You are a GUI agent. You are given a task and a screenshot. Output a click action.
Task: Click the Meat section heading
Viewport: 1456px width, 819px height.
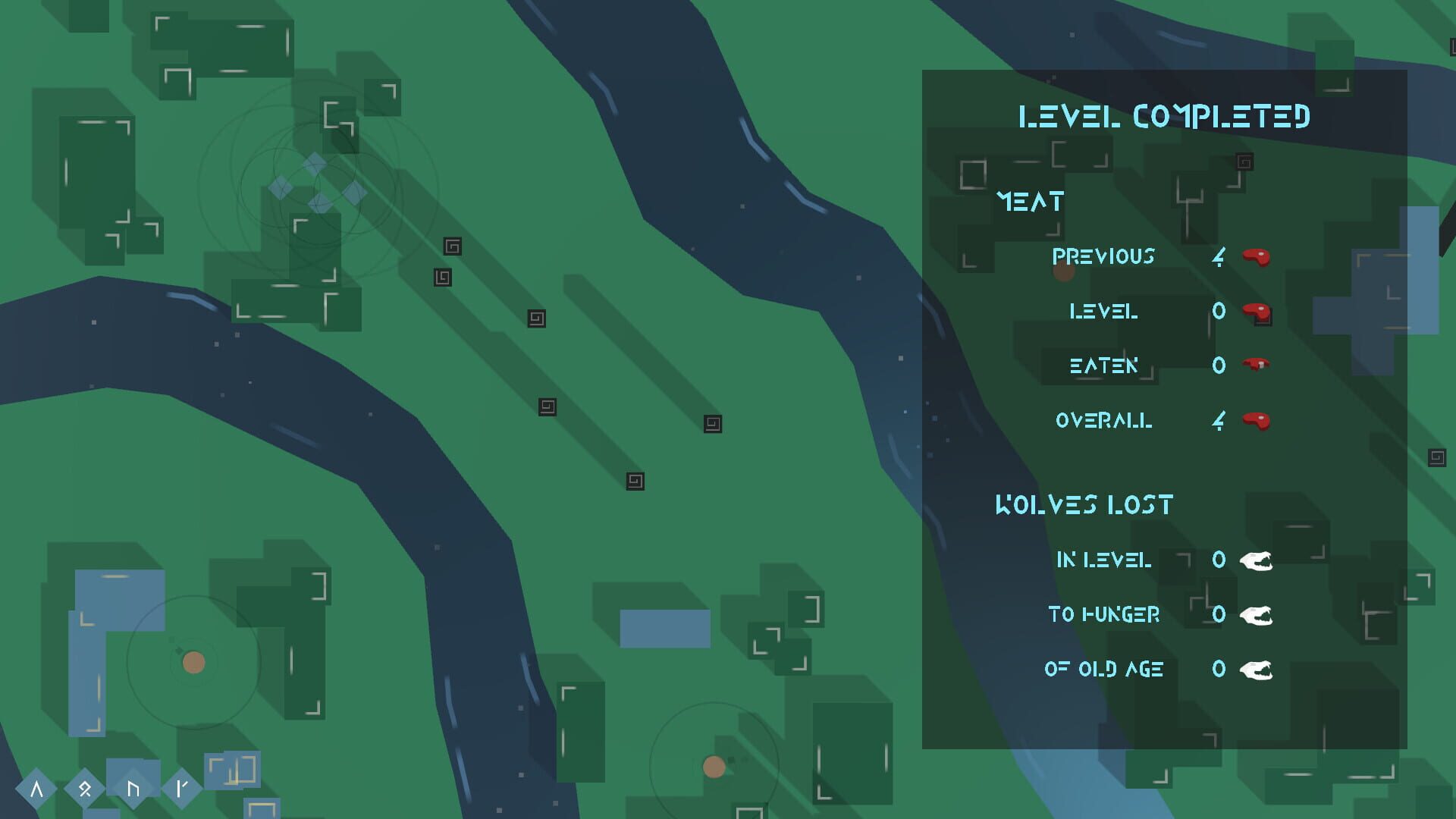coord(1030,200)
